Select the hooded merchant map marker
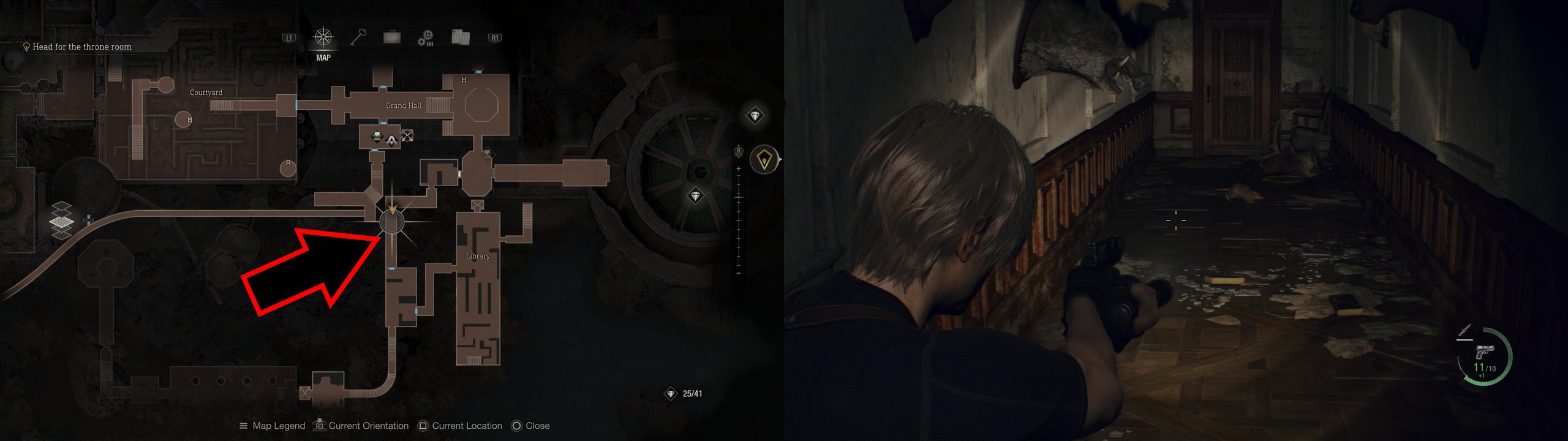1568x441 pixels. 391,140
